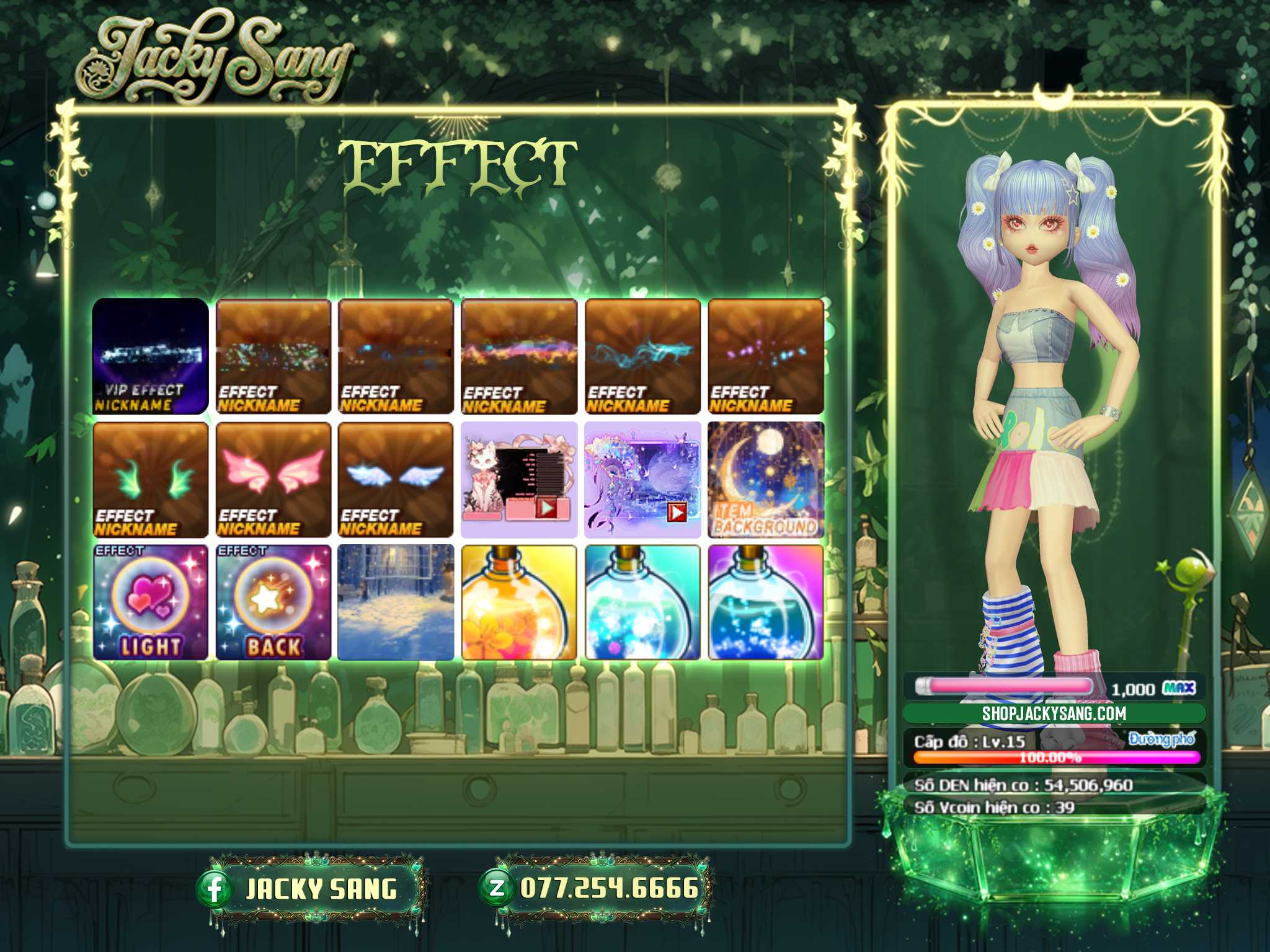Pick the cyan lightning nickname effect
This screenshot has width=1270, height=952.
tap(642, 356)
